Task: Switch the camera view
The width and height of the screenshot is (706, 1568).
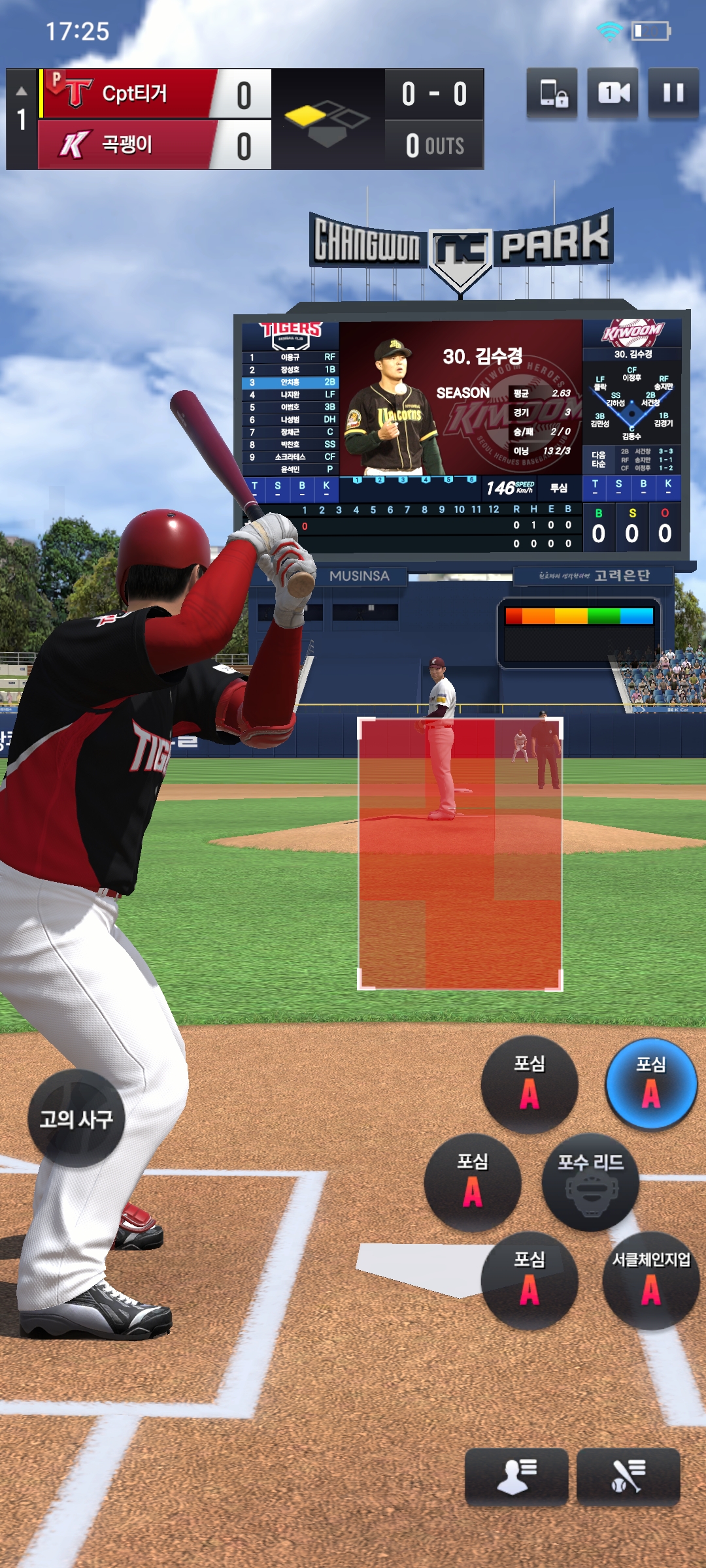Action: [613, 93]
